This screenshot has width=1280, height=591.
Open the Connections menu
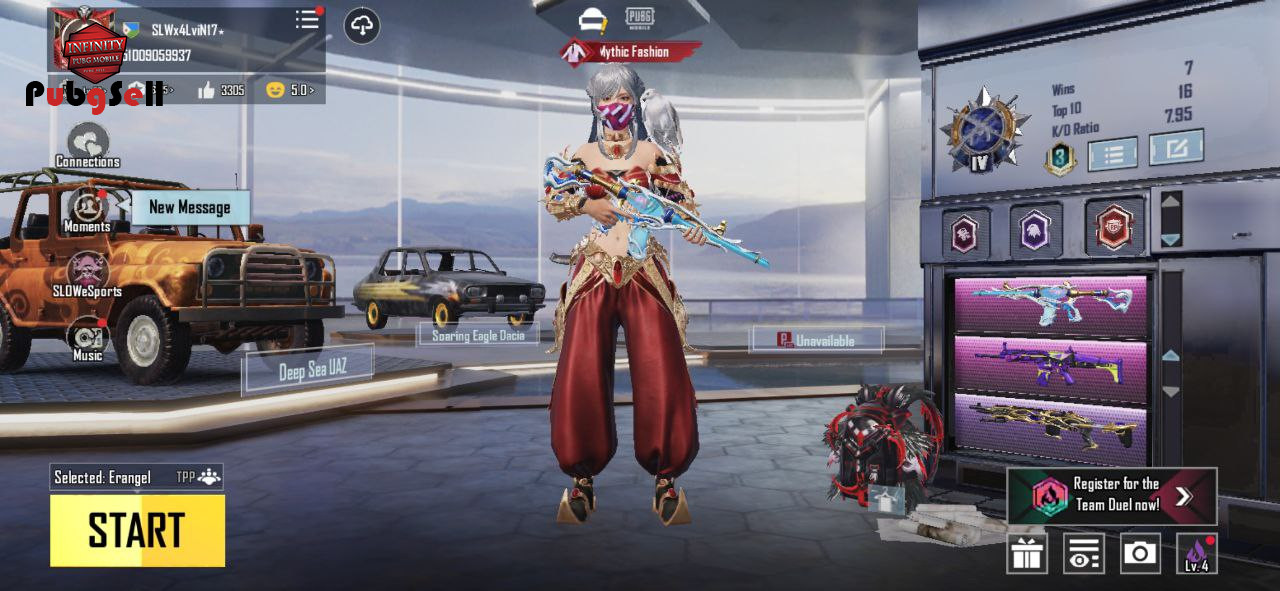[x=88, y=143]
